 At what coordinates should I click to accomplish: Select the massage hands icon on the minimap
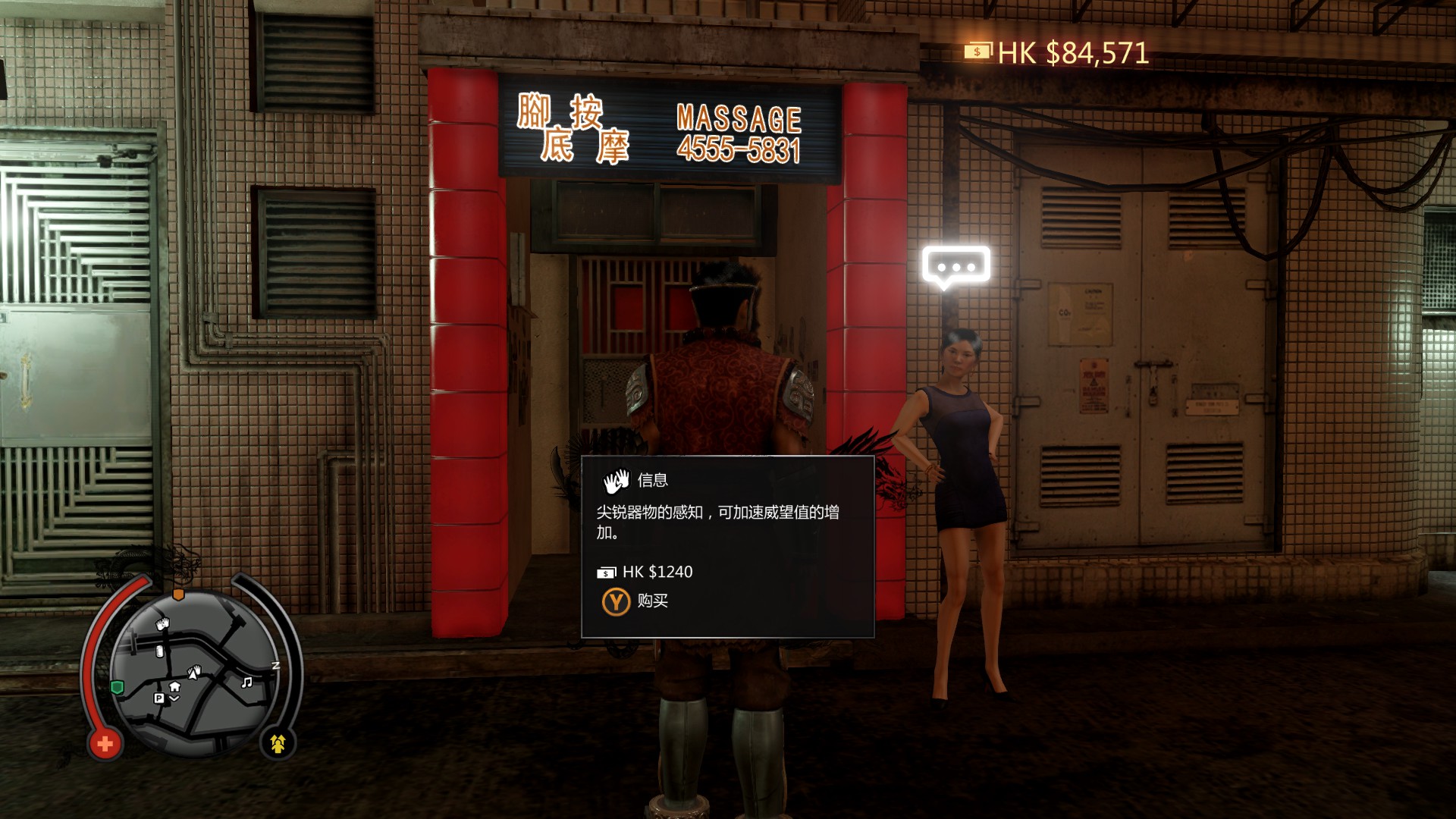(162, 623)
